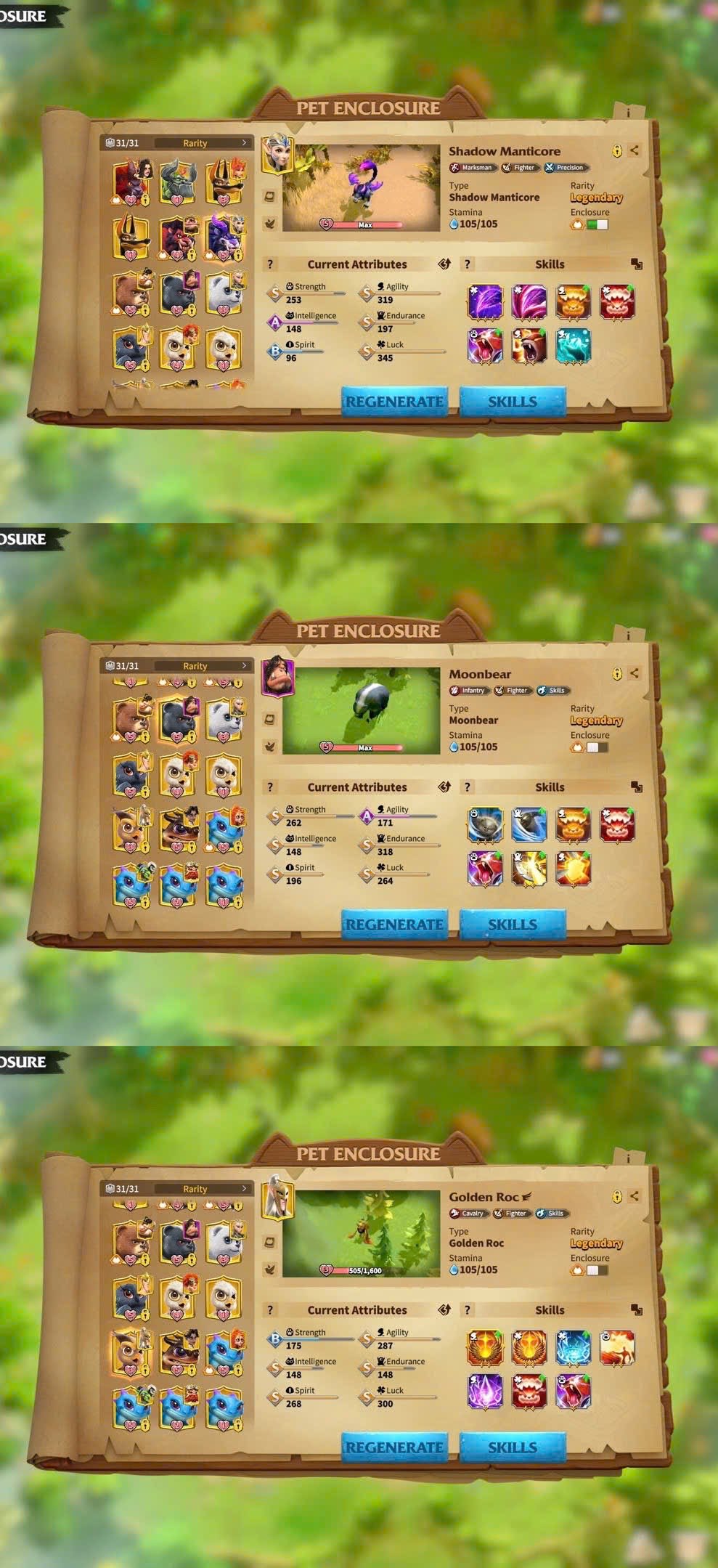
Task: Click REGENERATE in the Moonbear panel
Action: 394,925
